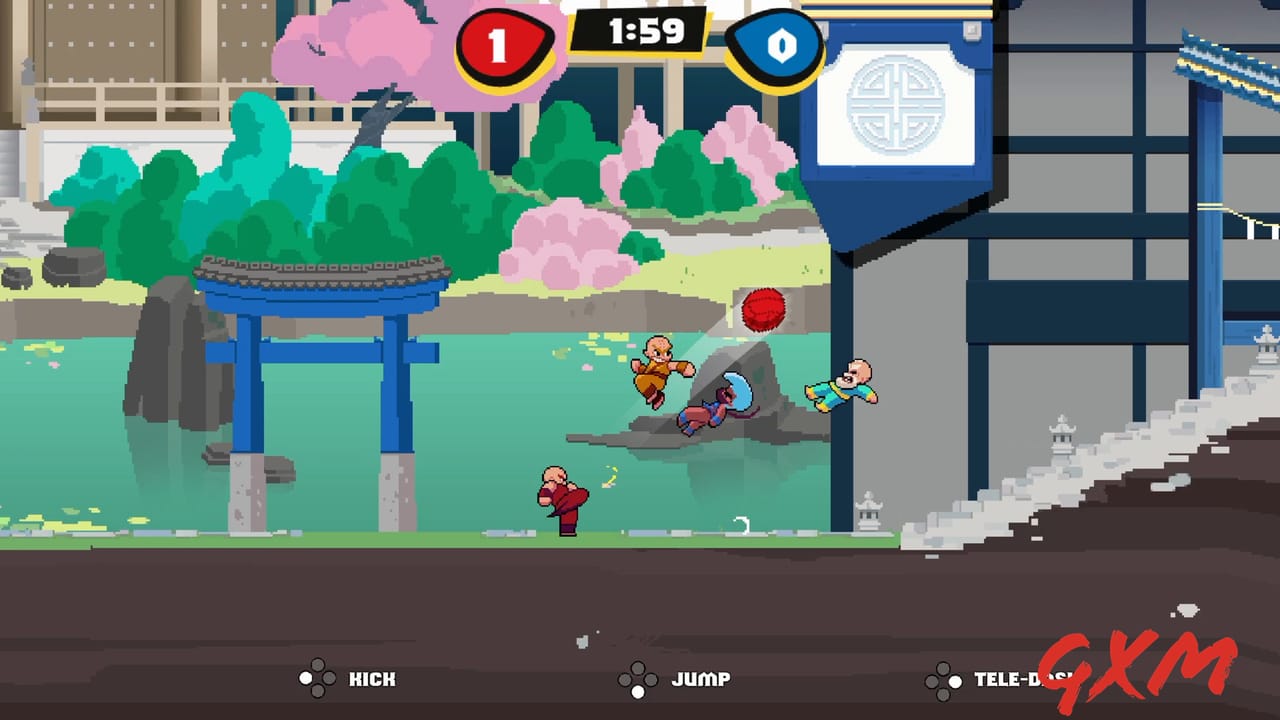Select the TELE-DASH control label
The height and width of the screenshot is (720, 1280).
(1010, 679)
